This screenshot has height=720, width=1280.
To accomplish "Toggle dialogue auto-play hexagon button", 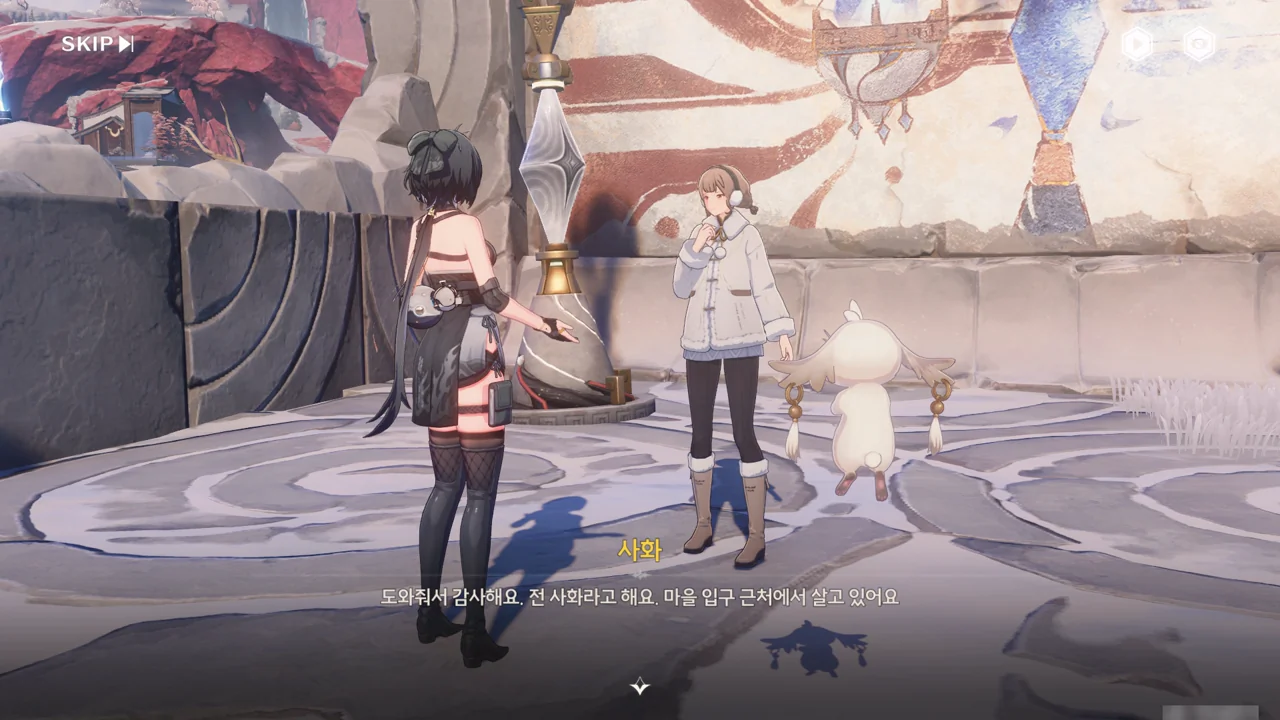I will 1137,44.
